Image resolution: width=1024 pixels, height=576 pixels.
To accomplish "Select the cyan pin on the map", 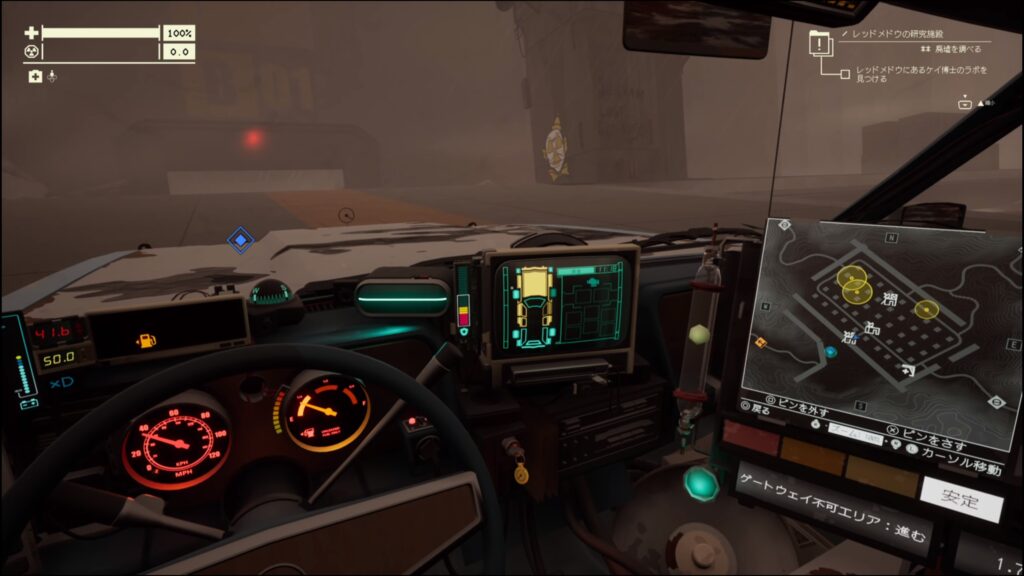I will [830, 352].
